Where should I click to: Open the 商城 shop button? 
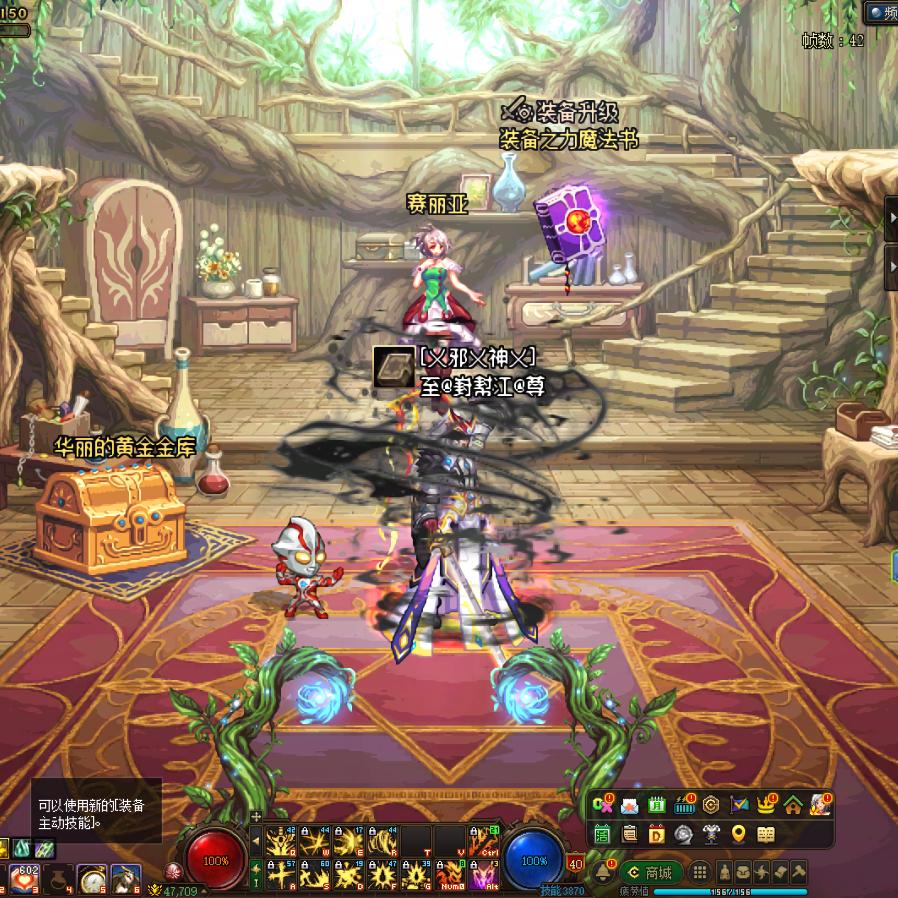click(651, 872)
